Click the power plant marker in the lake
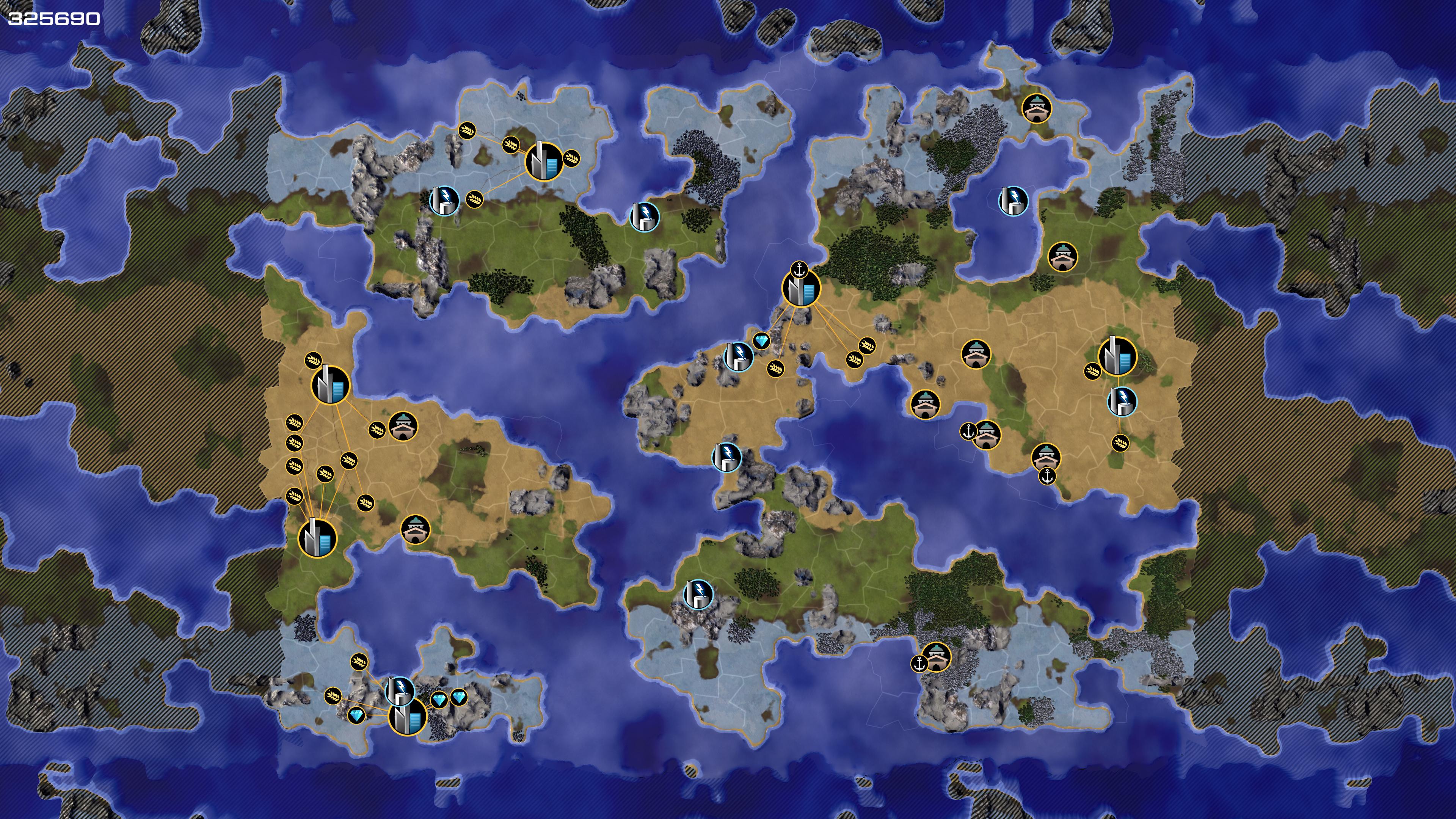Viewport: 1456px width, 819px height. coord(1013,201)
